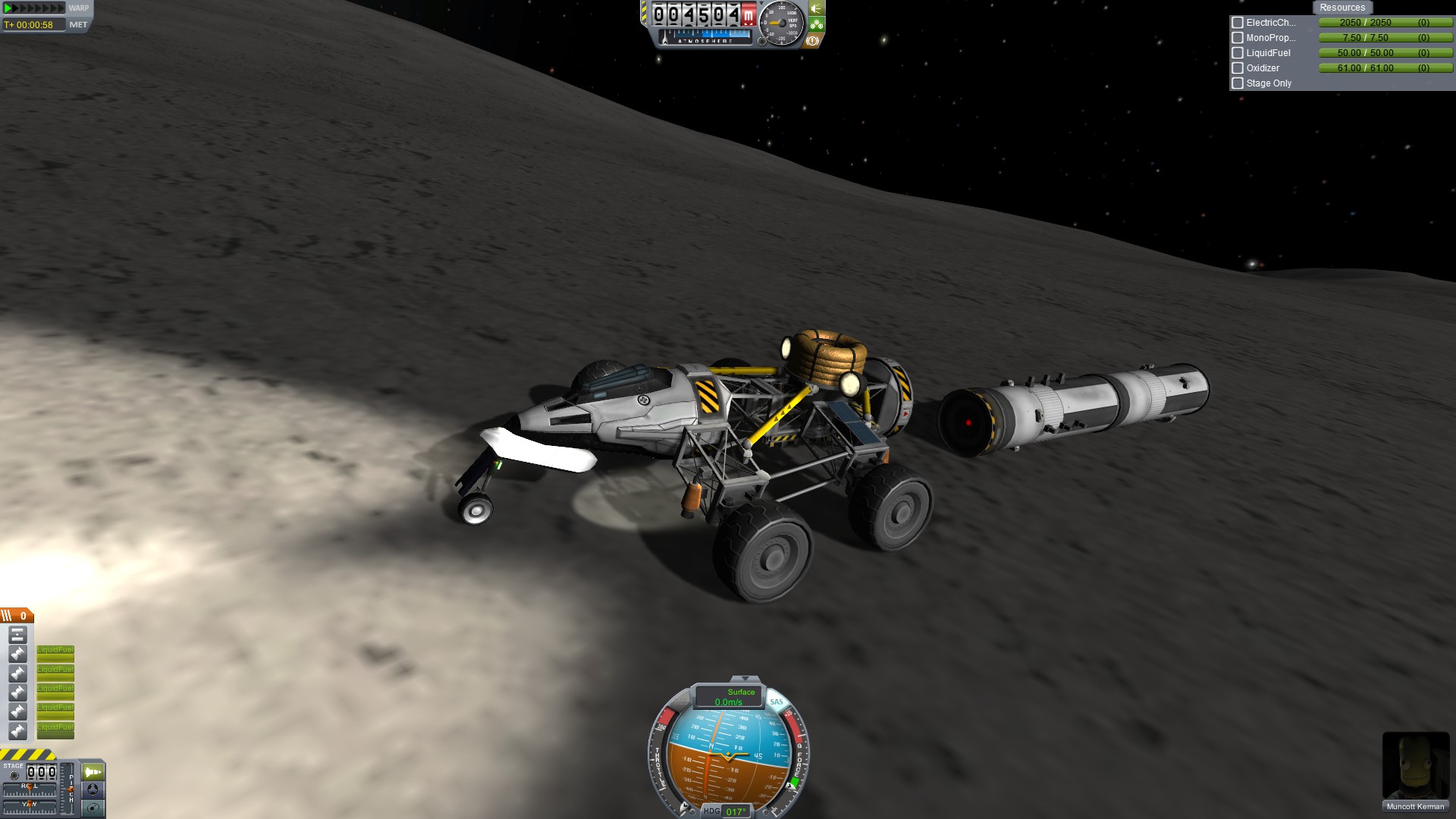This screenshot has height=819, width=1456.
Task: Toggle the brakes button
Action: click(812, 40)
